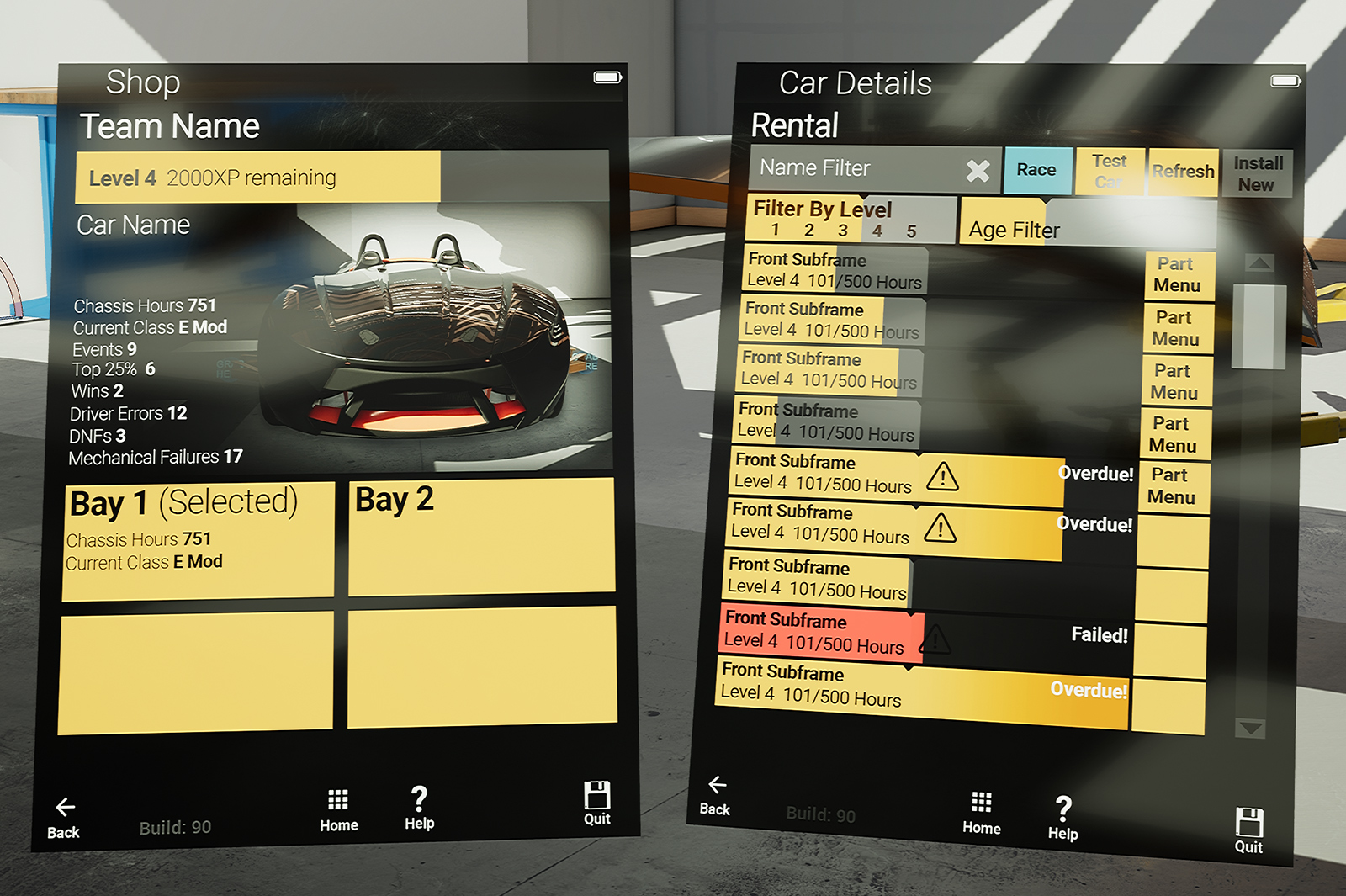Select the Failed Front Subframe row

820,633
